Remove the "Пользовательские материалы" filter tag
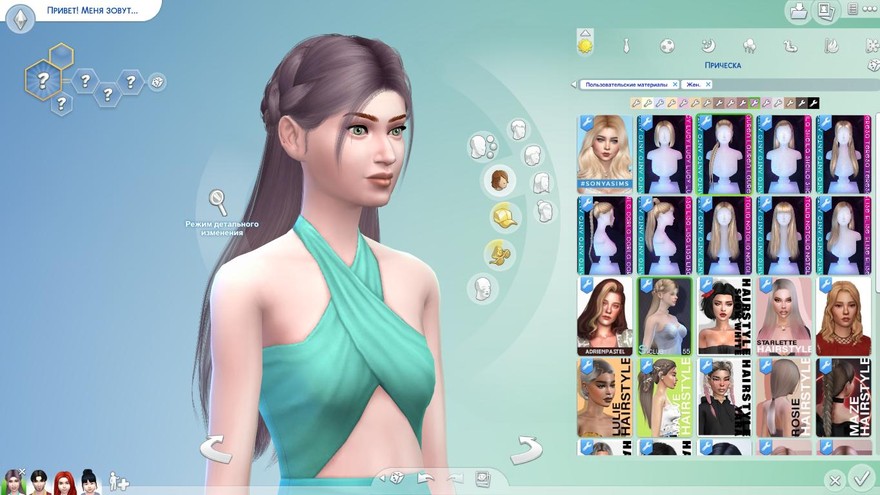880x495 pixels. pyautogui.click(x=675, y=85)
